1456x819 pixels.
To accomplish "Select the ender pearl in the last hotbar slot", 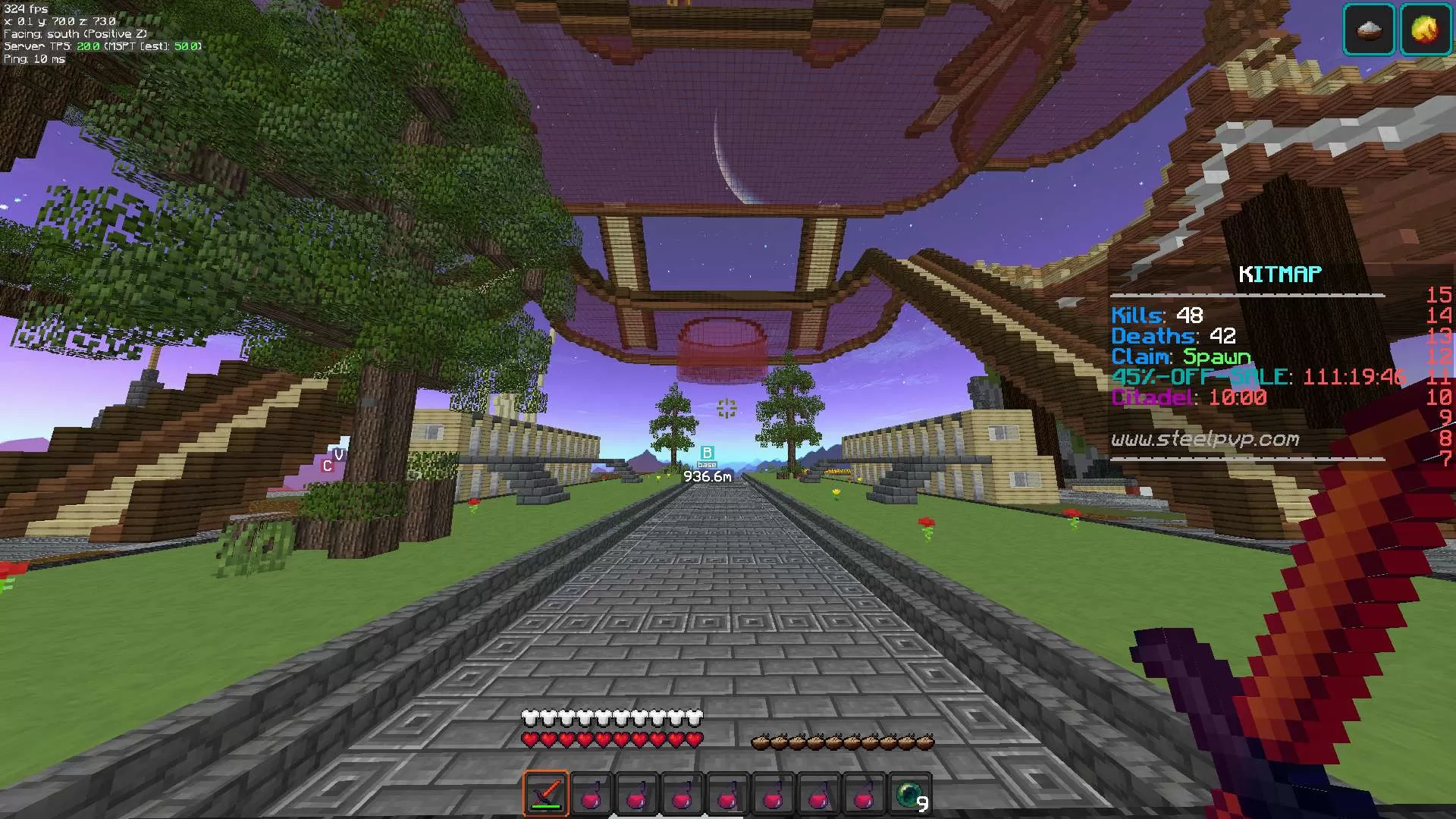I will (x=910, y=794).
